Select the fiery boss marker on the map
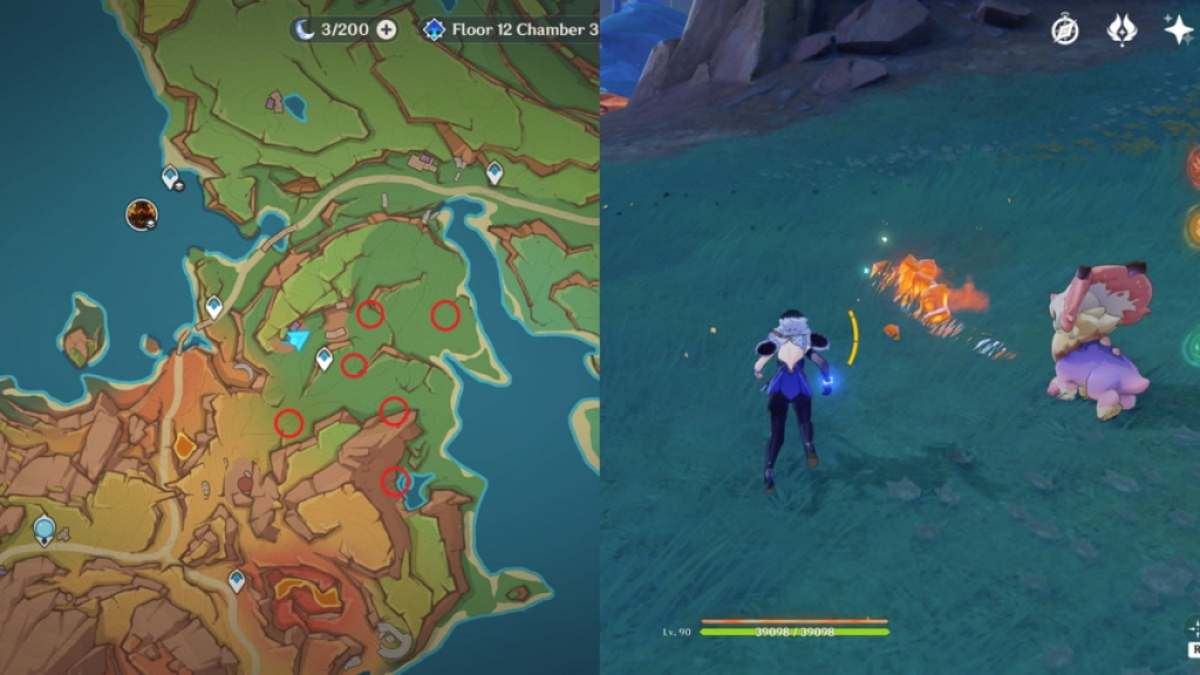 [141, 213]
